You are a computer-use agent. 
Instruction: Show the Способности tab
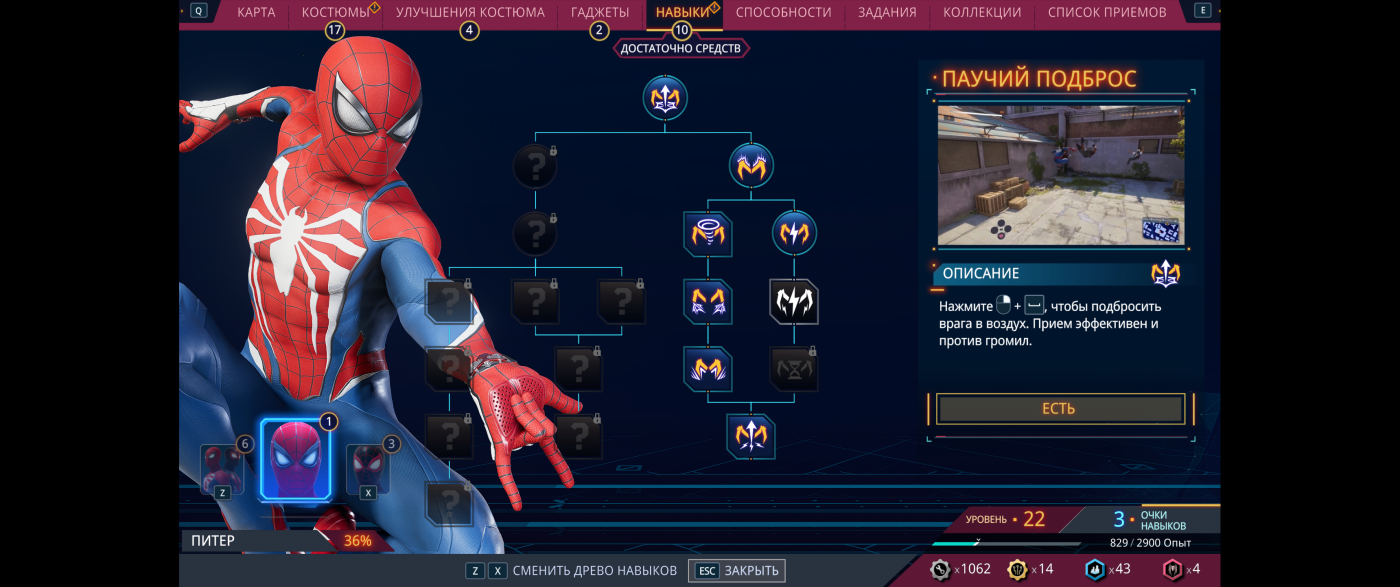pos(783,12)
